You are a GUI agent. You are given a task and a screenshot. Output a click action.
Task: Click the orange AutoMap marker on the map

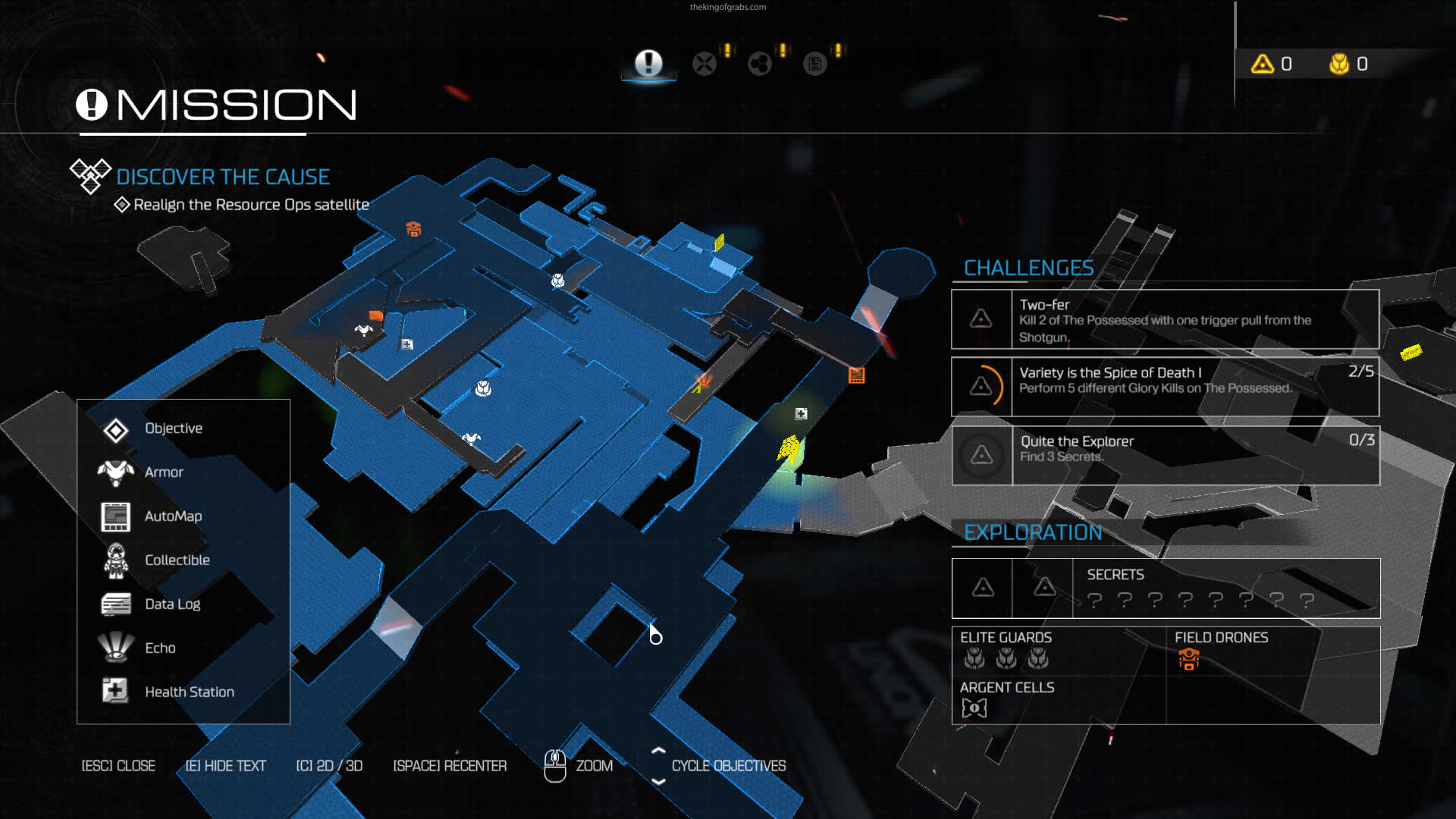[x=856, y=375]
